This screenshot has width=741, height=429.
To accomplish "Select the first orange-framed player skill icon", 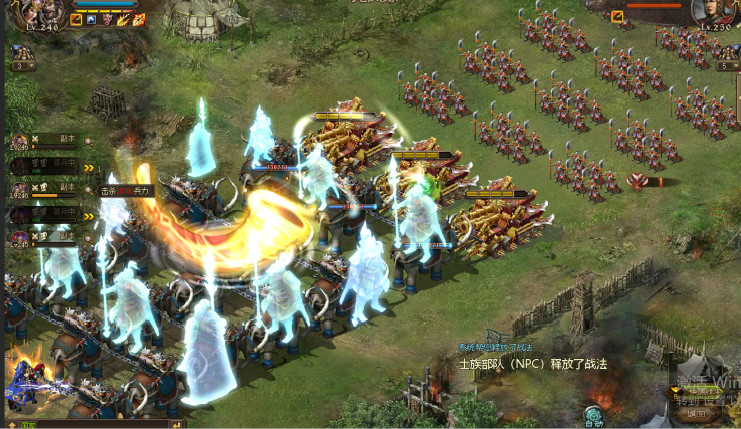I will pyautogui.click(x=76, y=19).
